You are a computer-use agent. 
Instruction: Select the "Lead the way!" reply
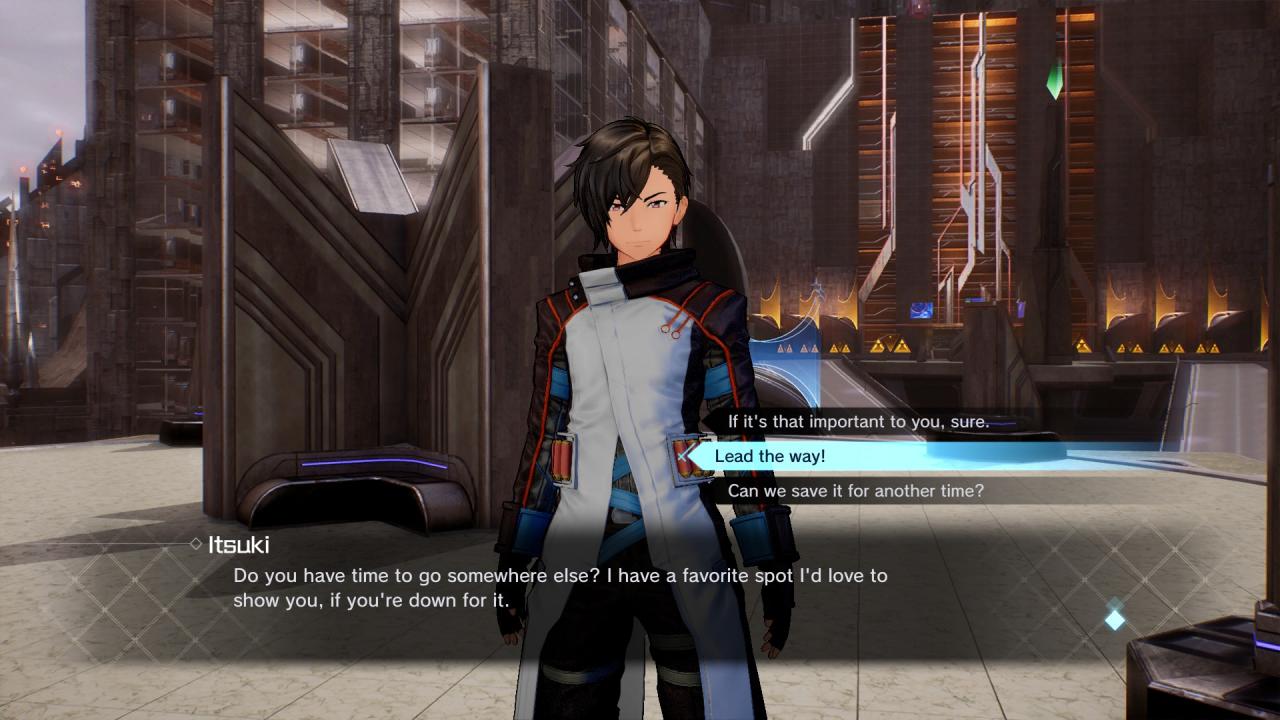pyautogui.click(x=770, y=457)
